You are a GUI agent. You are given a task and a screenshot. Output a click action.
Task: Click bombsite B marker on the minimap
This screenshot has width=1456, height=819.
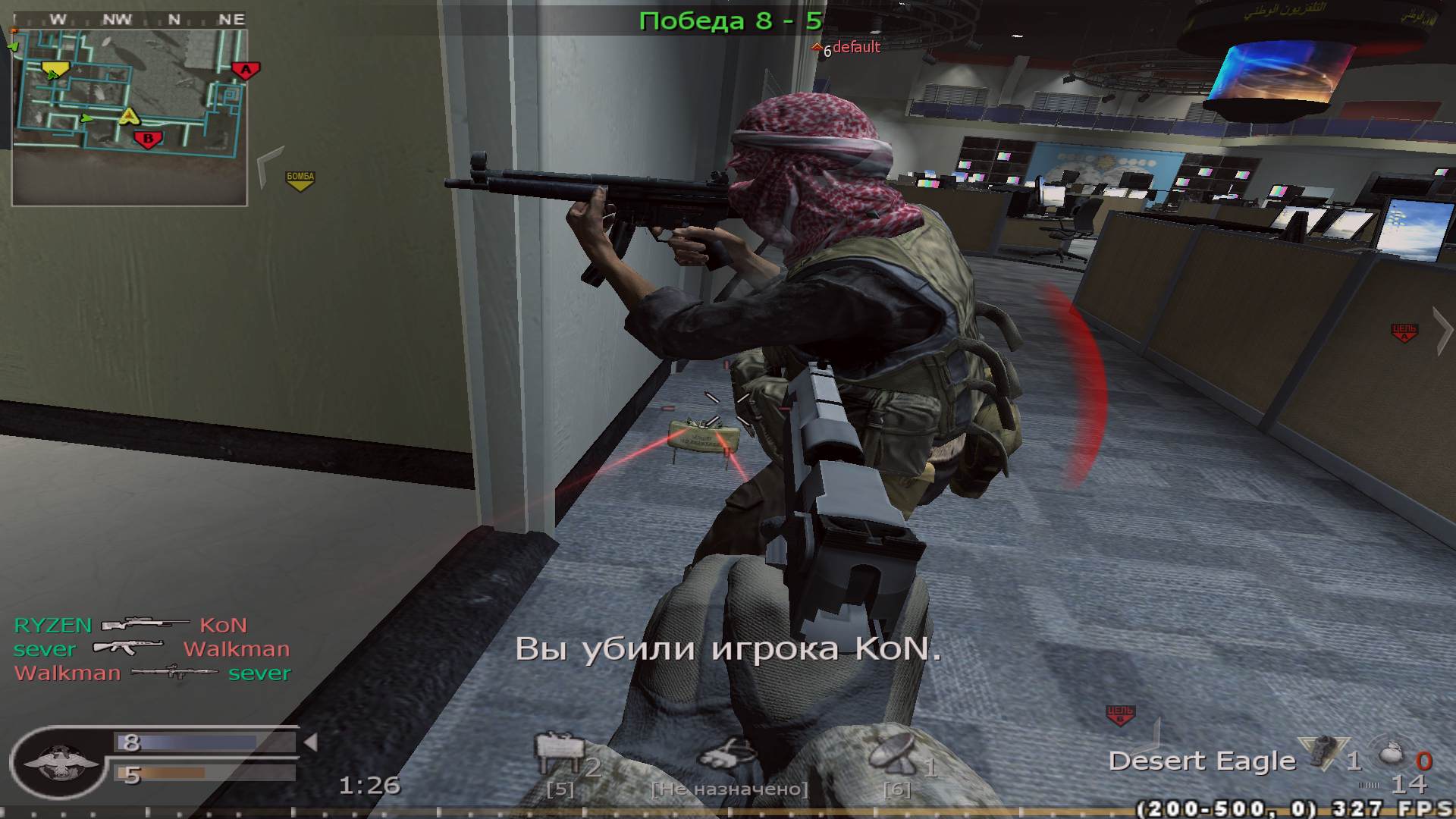146,140
